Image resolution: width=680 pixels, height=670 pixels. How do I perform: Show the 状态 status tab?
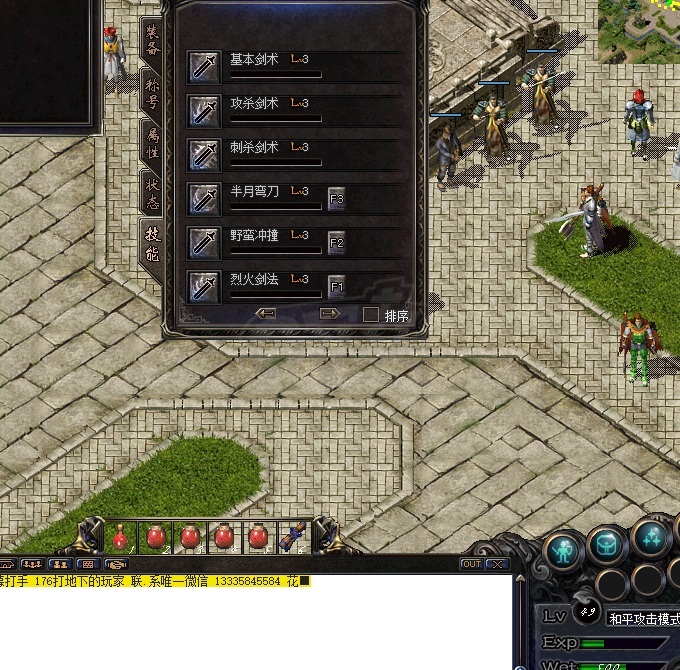pos(152,192)
